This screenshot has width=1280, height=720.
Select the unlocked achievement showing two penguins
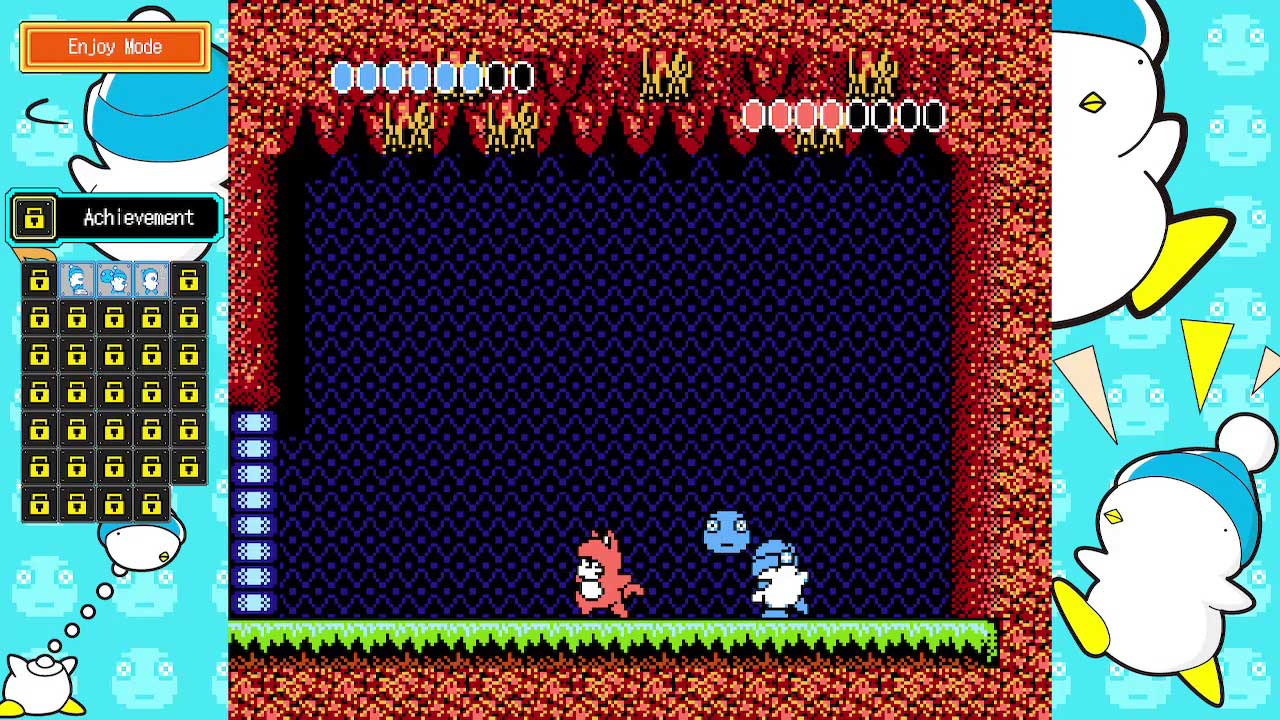pyautogui.click(x=113, y=281)
